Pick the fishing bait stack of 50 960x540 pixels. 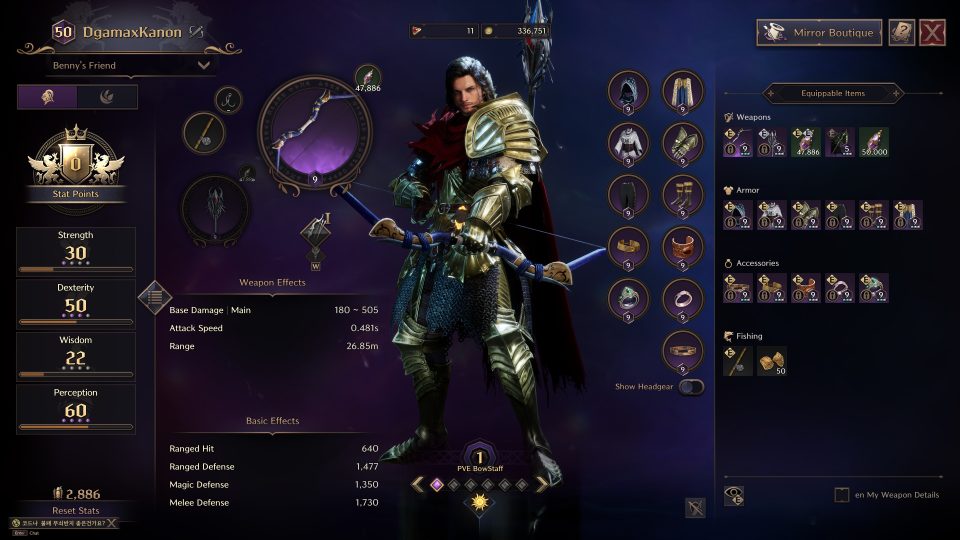point(771,361)
